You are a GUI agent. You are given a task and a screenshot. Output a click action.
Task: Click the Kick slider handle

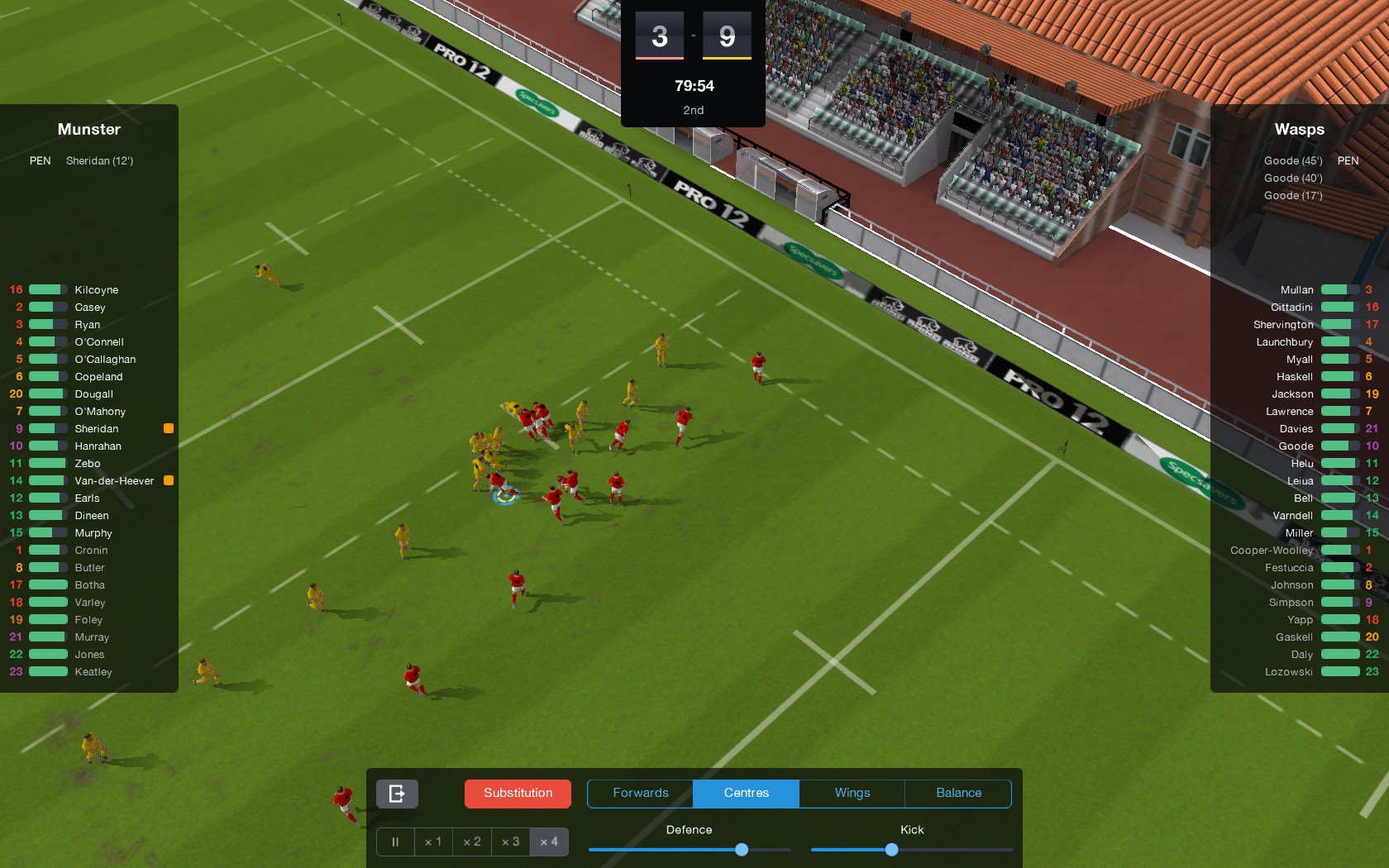[x=891, y=849]
